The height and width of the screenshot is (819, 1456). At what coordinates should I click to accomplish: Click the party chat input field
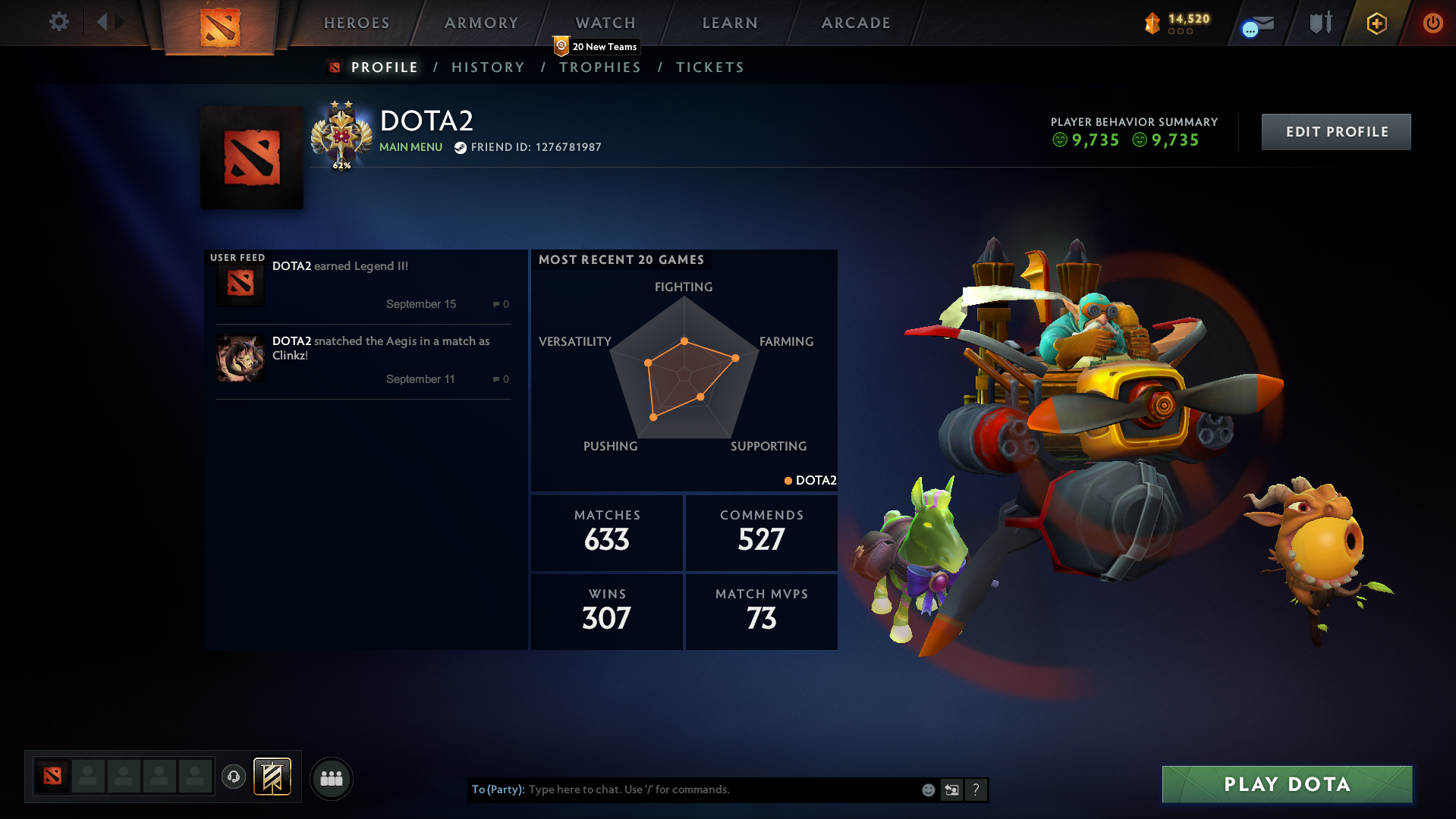click(683, 789)
